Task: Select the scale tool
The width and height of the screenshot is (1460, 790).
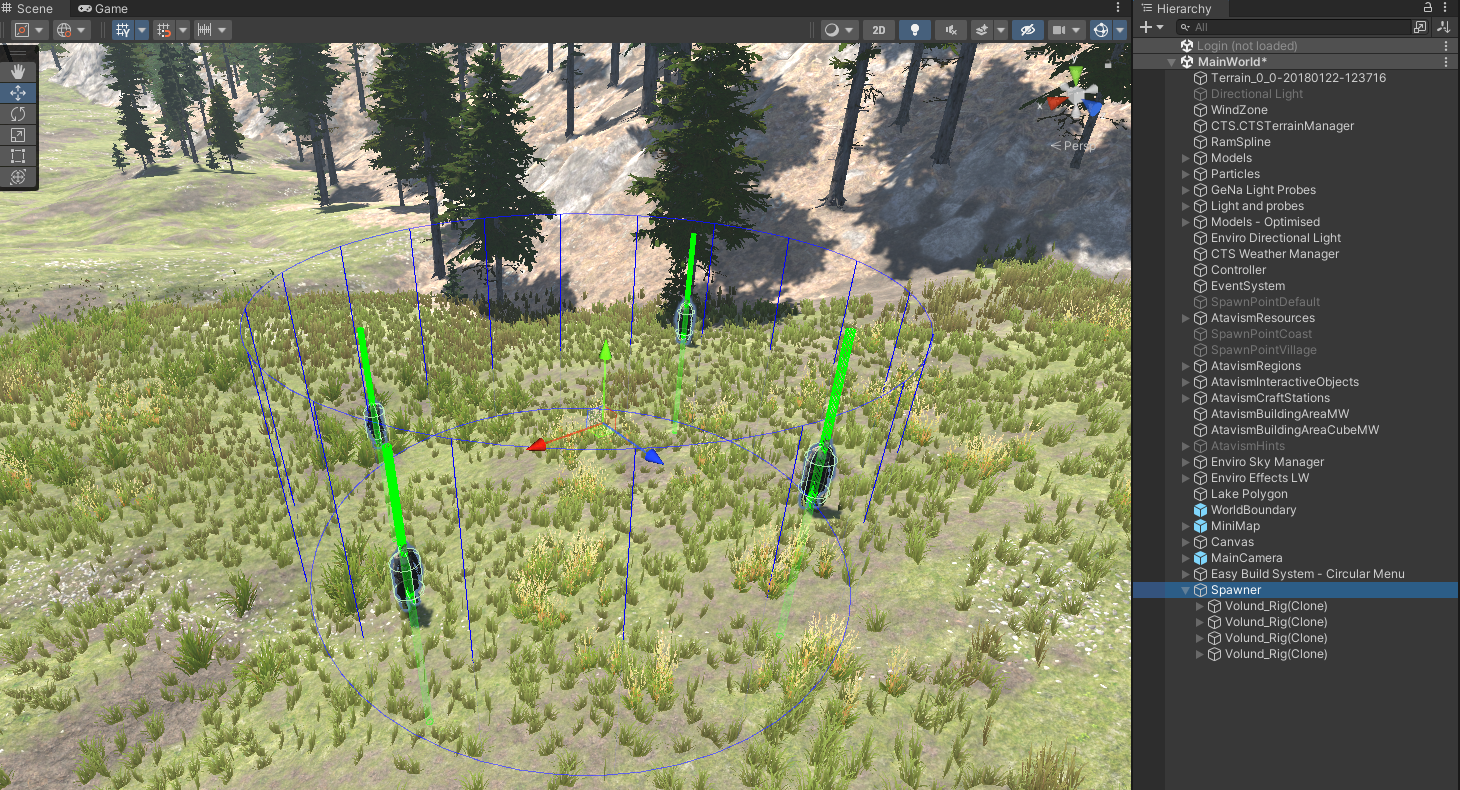Action: tap(18, 135)
